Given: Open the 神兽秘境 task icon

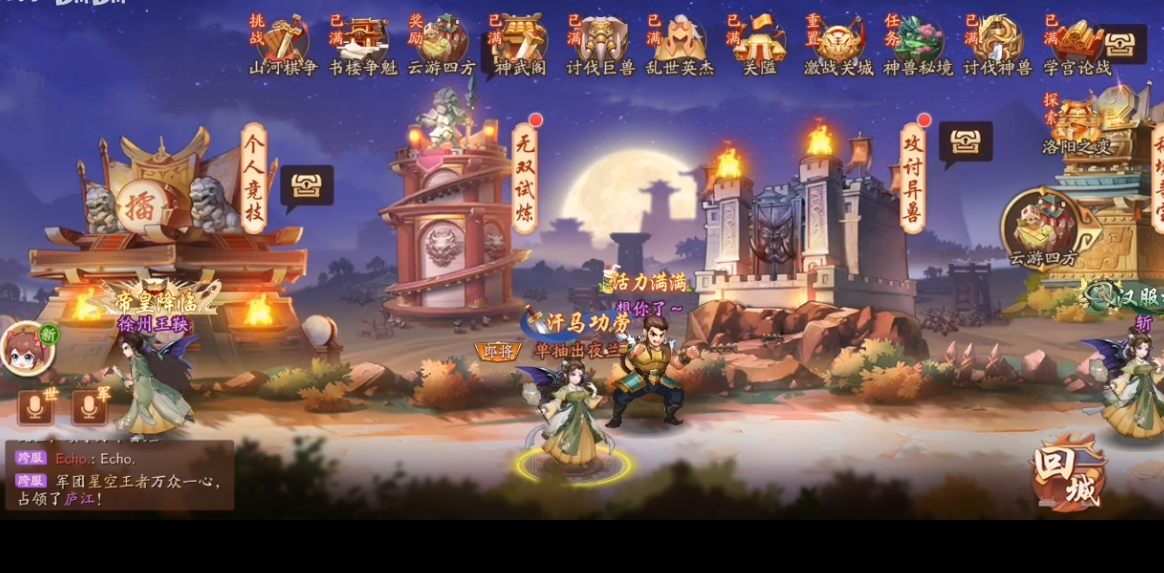Looking at the screenshot, I should coord(919,42).
